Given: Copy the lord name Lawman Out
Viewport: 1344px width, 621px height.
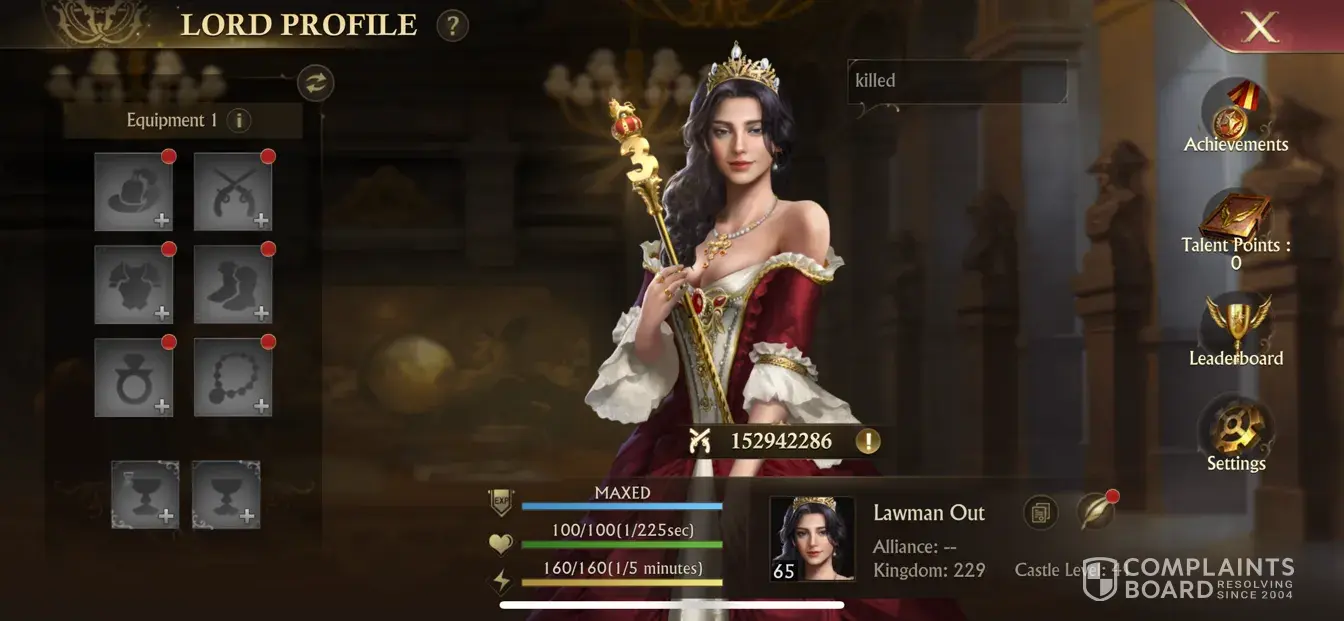Looking at the screenshot, I should [1041, 513].
